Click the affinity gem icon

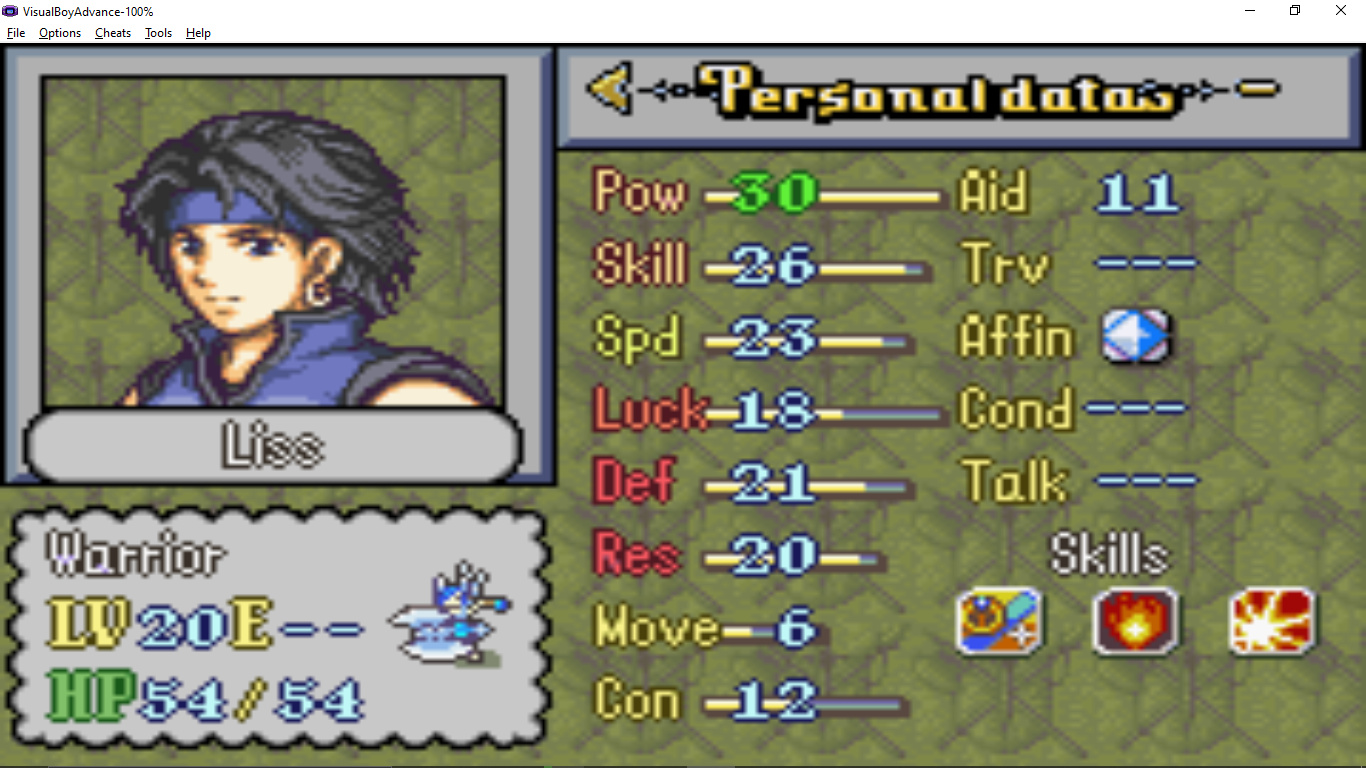pos(1135,337)
